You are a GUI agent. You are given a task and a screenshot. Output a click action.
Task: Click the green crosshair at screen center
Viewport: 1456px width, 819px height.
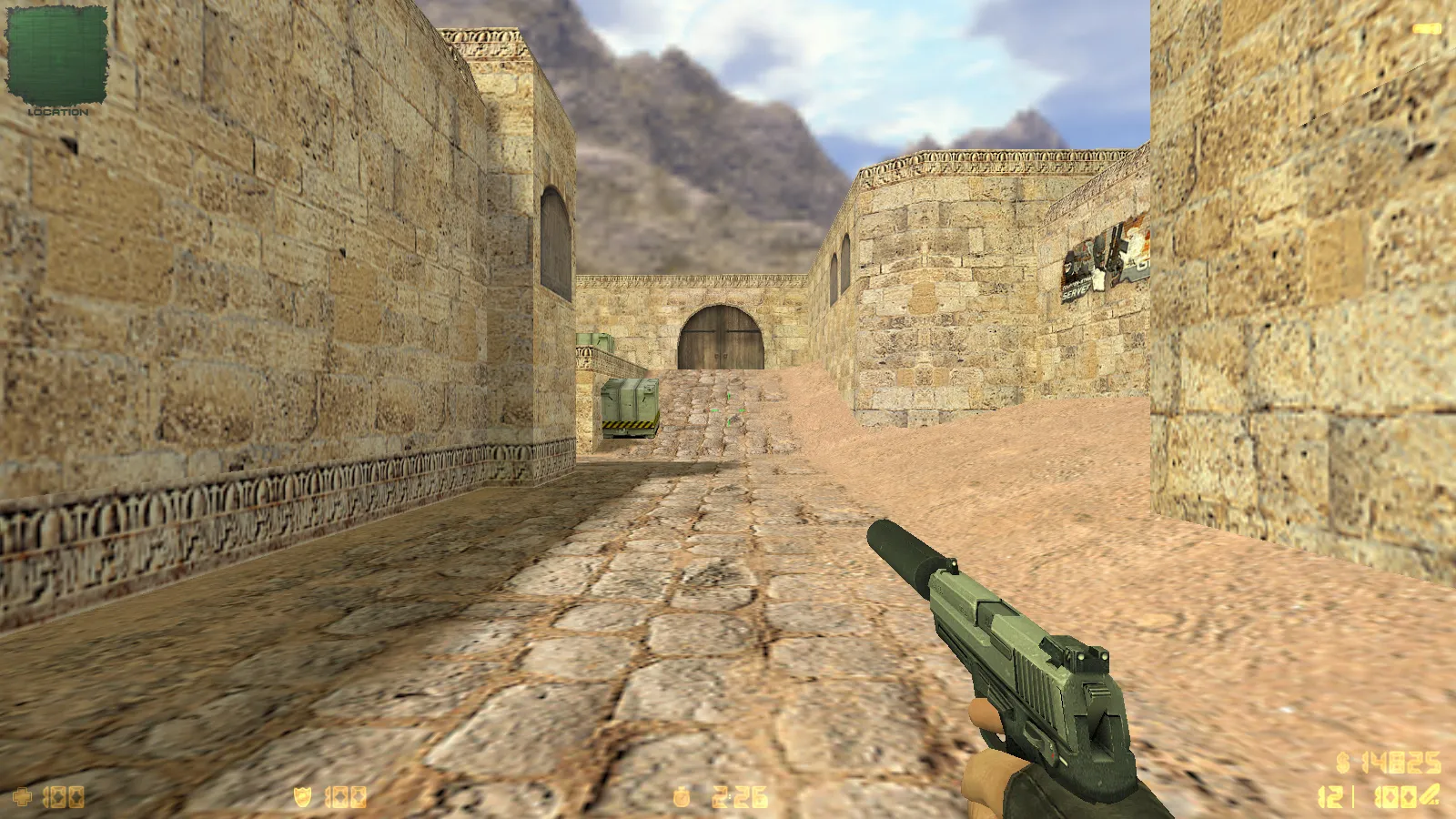coord(728,409)
